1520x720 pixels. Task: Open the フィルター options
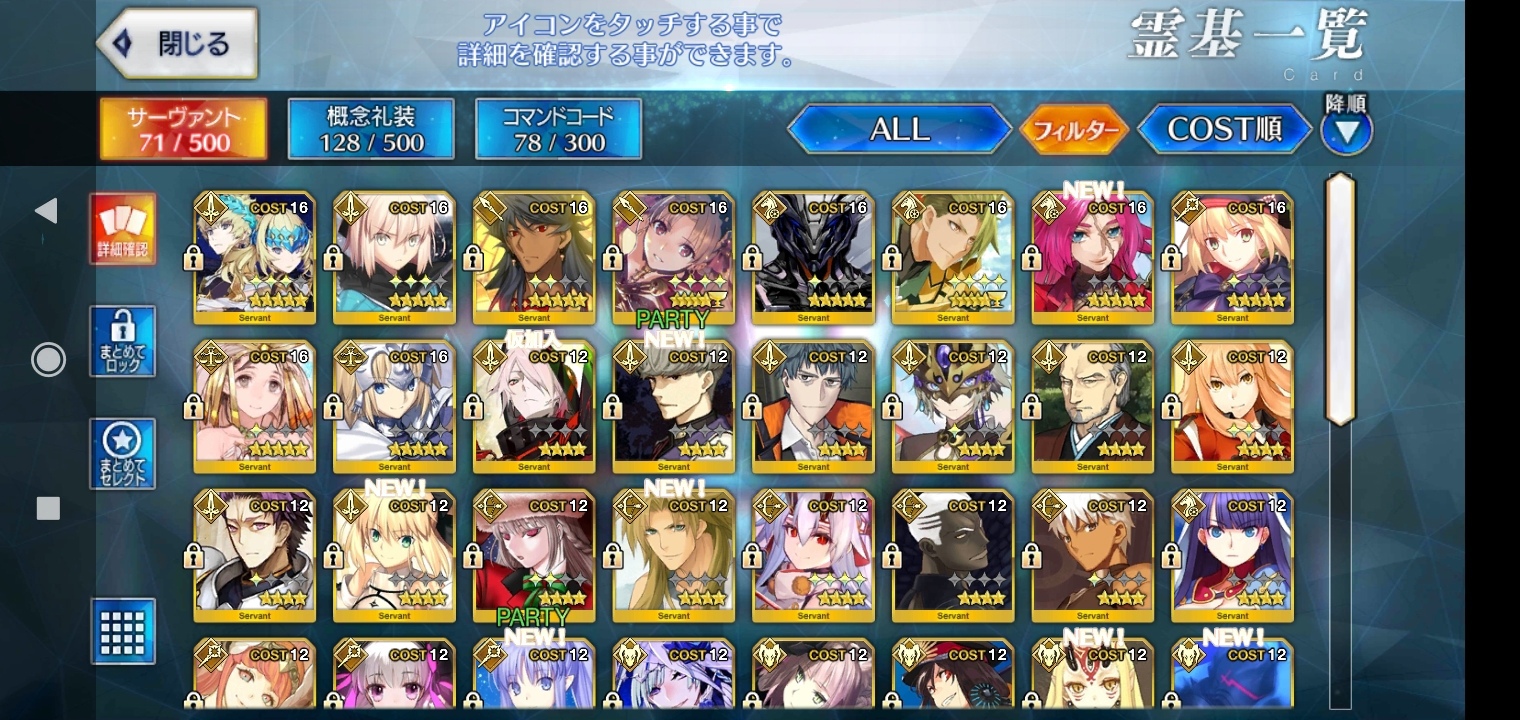1074,130
